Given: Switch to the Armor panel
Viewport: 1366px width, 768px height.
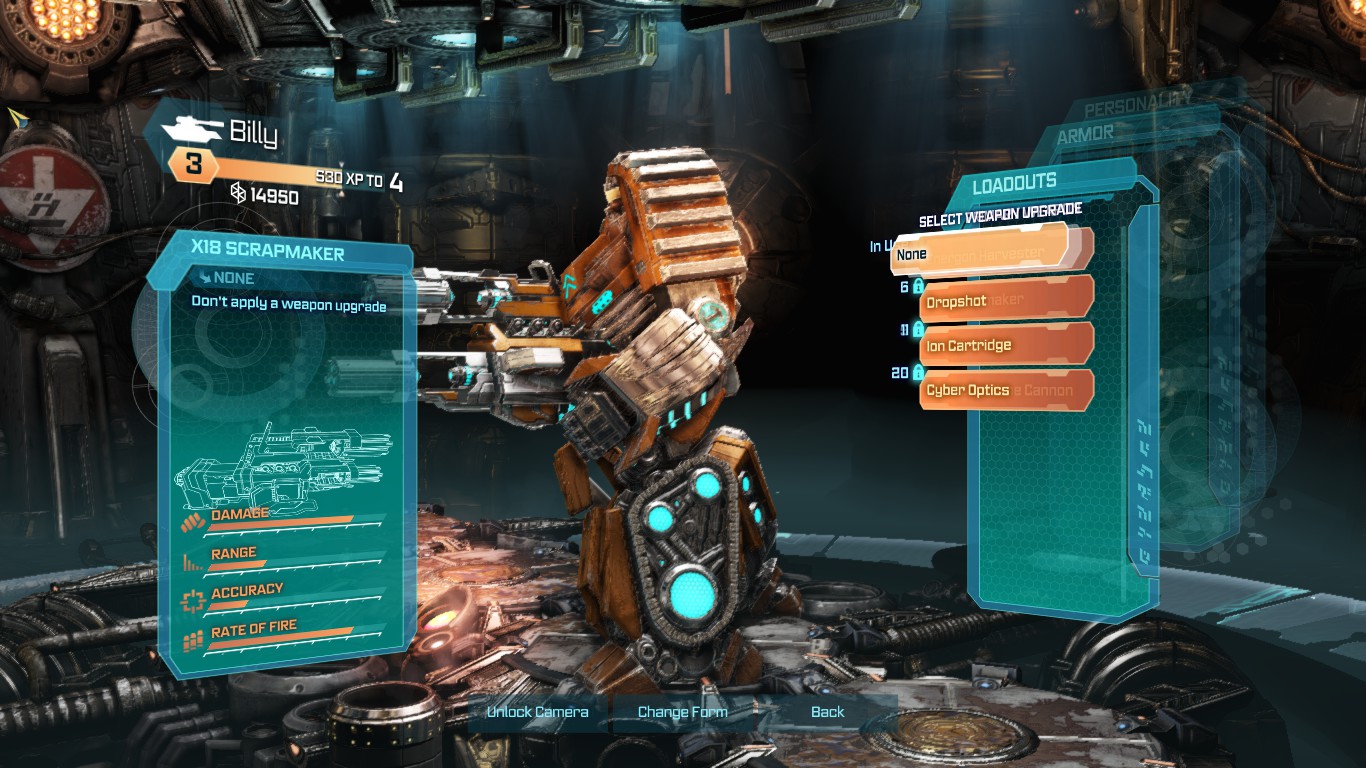Looking at the screenshot, I should pos(1085,134).
